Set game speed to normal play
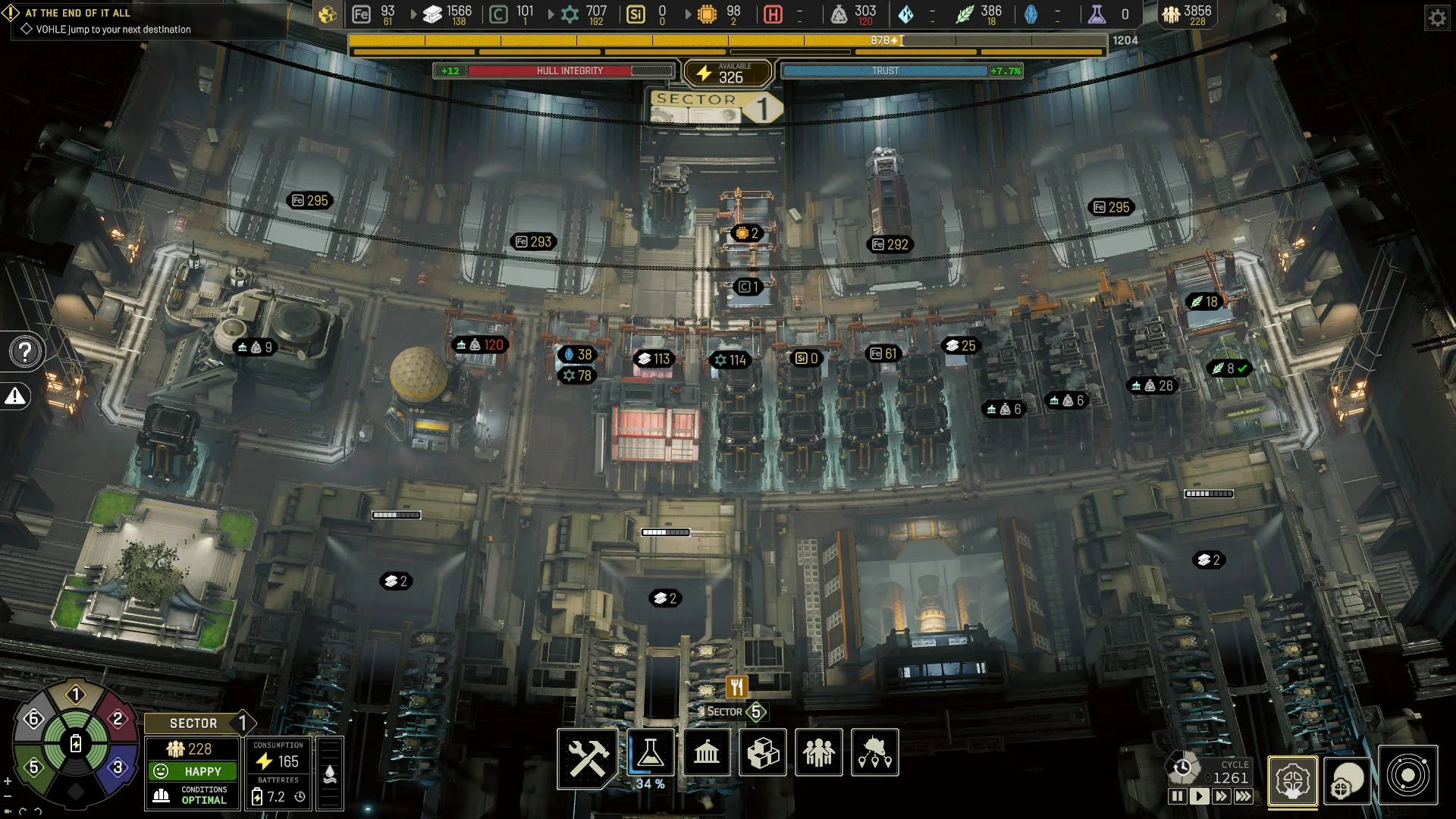 1199,796
